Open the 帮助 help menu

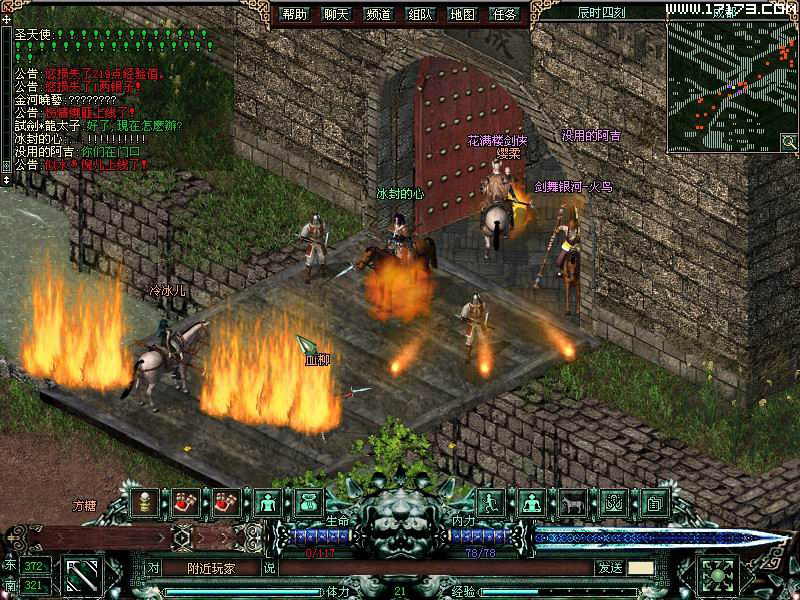(x=294, y=15)
